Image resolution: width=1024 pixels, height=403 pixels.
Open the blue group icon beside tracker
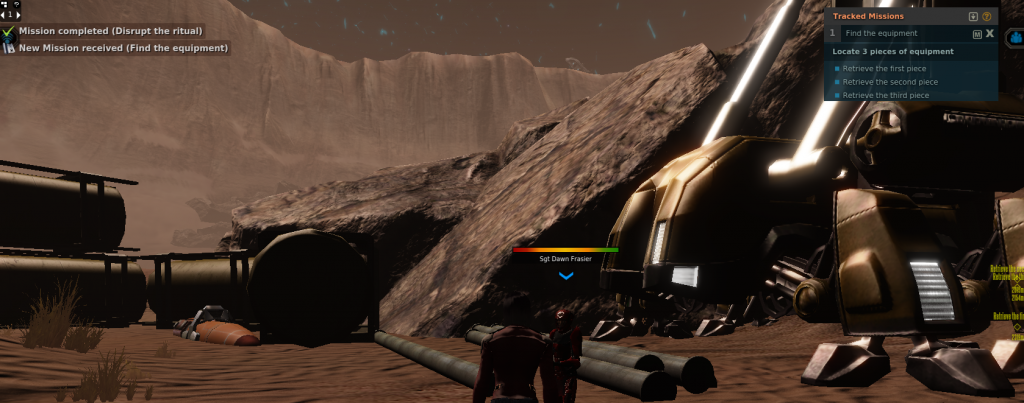click(x=1013, y=35)
